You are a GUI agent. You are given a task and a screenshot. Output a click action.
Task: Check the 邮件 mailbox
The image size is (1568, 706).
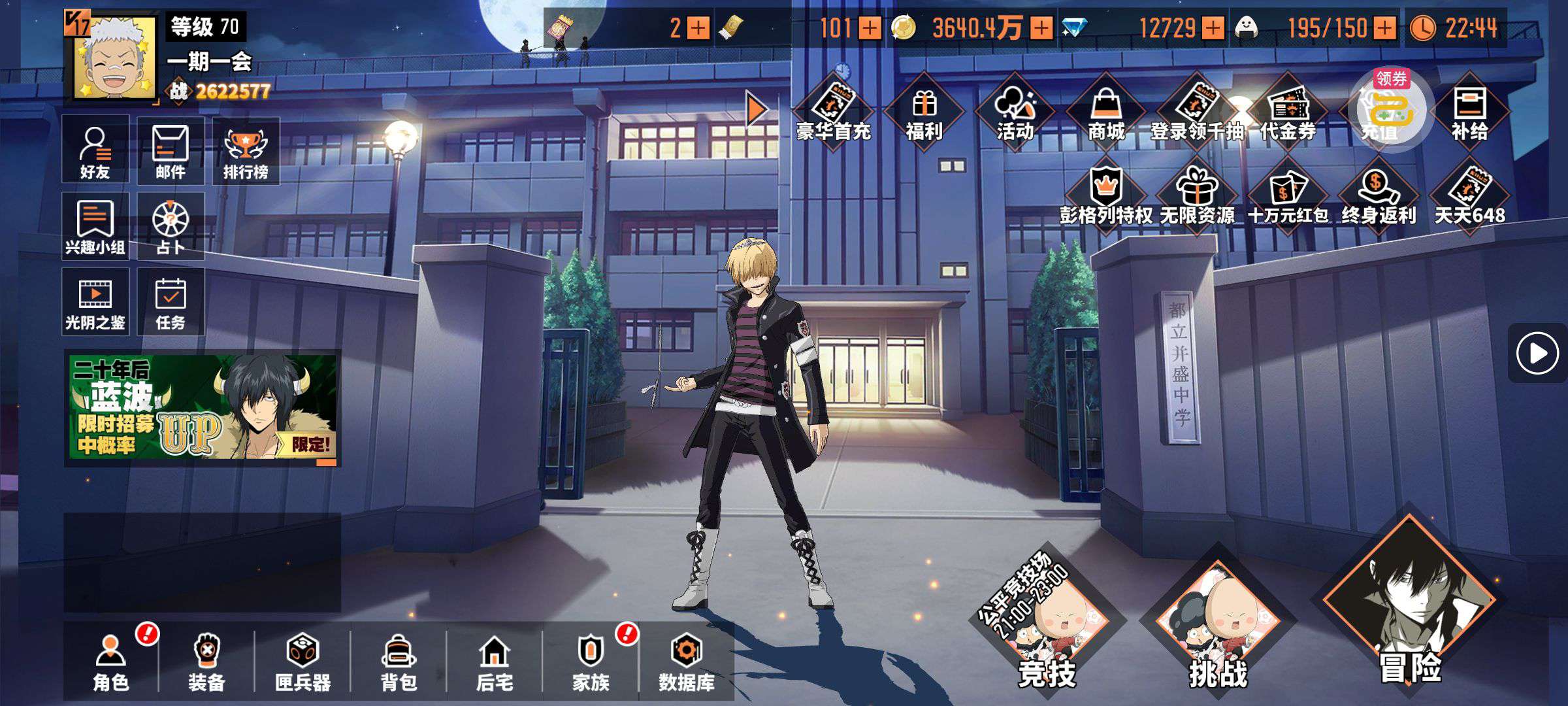coord(171,152)
